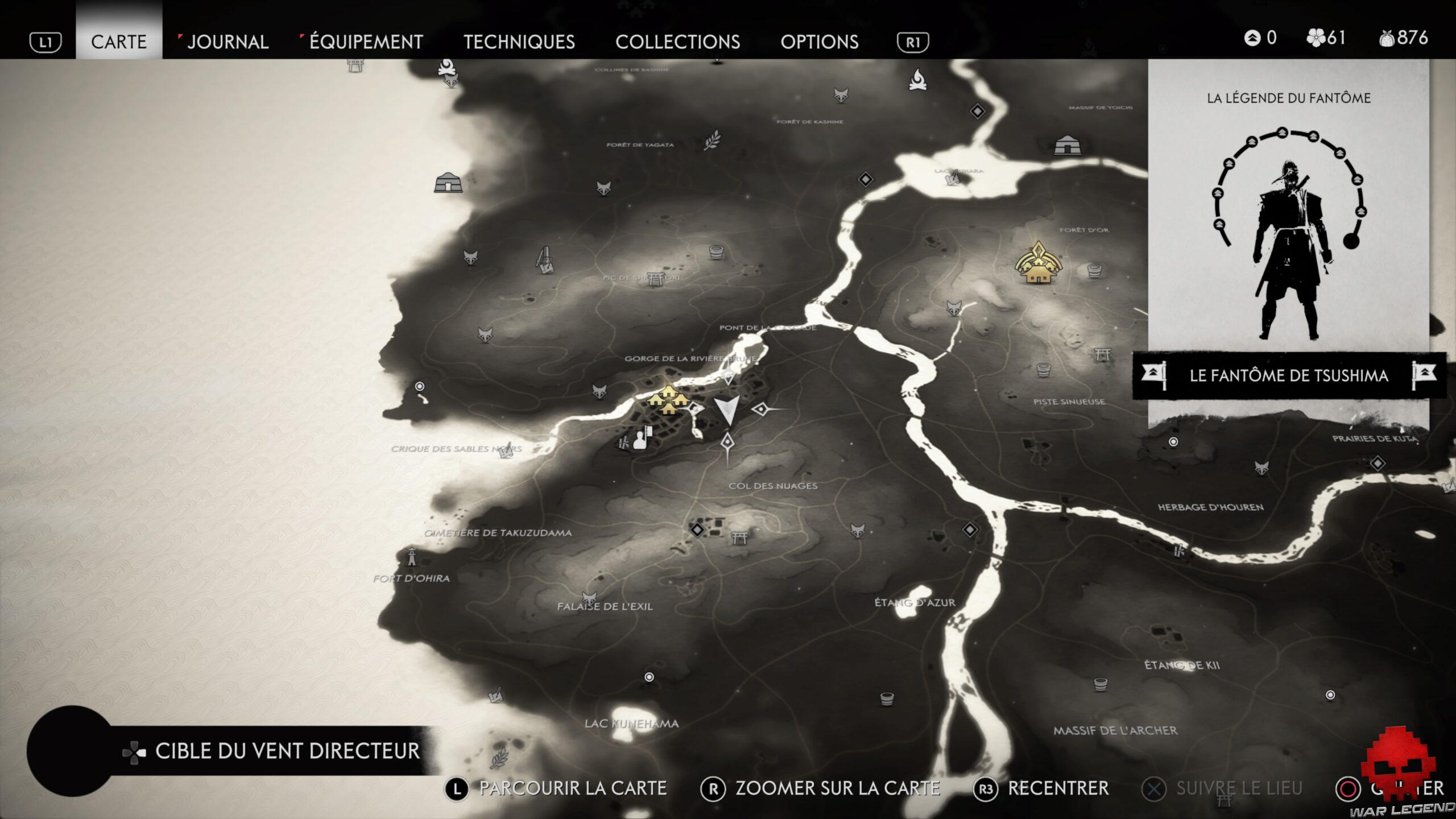Click the torii gate icon near Col des Nuages

click(x=740, y=537)
